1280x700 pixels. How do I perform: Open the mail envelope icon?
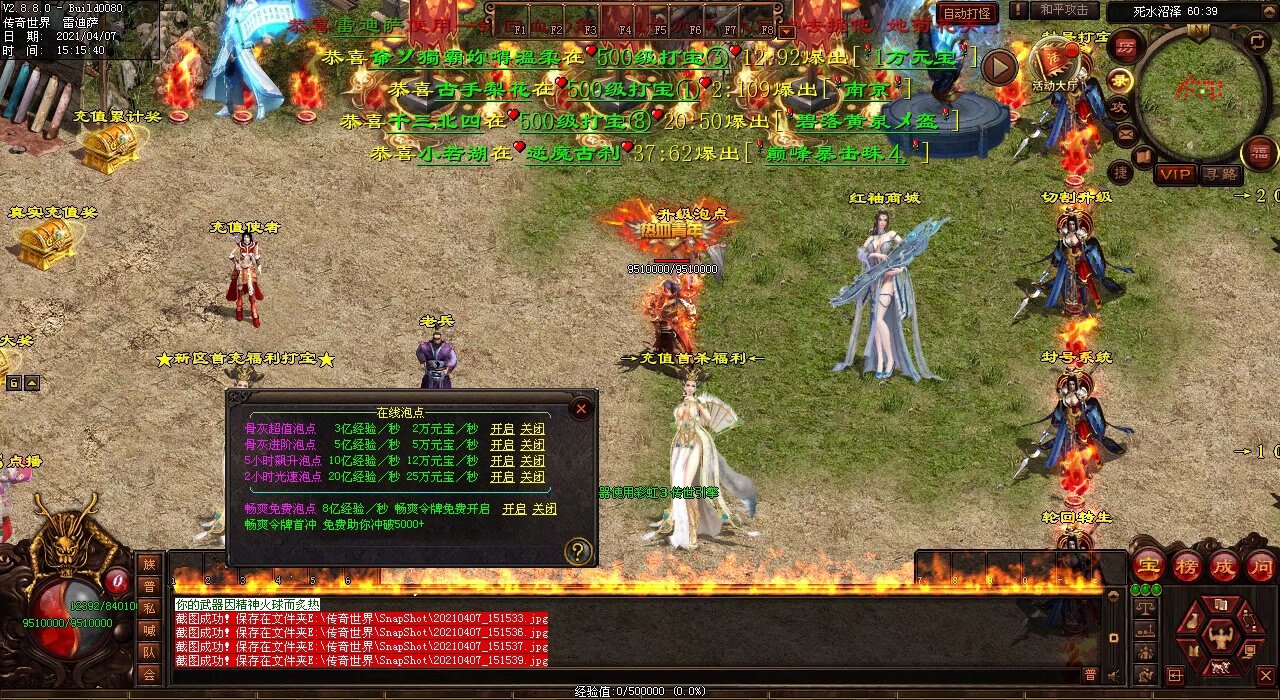click(x=1125, y=132)
